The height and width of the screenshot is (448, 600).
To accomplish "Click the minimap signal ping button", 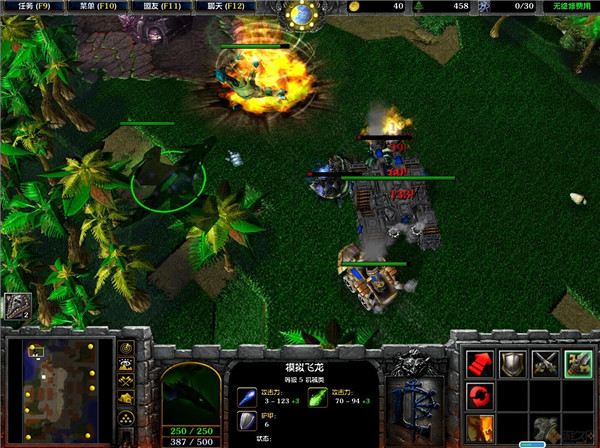I will click(128, 349).
